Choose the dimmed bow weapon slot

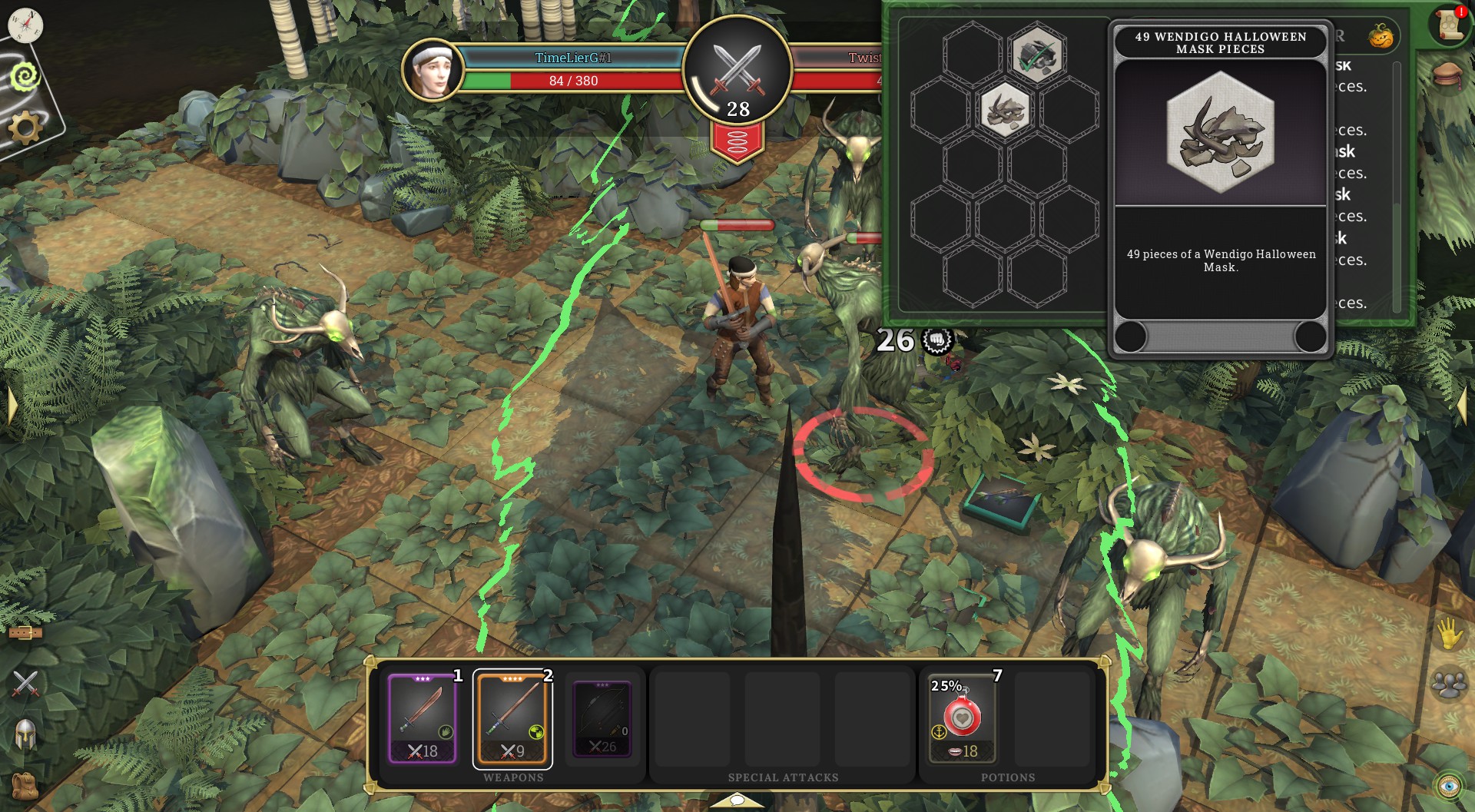click(x=602, y=719)
